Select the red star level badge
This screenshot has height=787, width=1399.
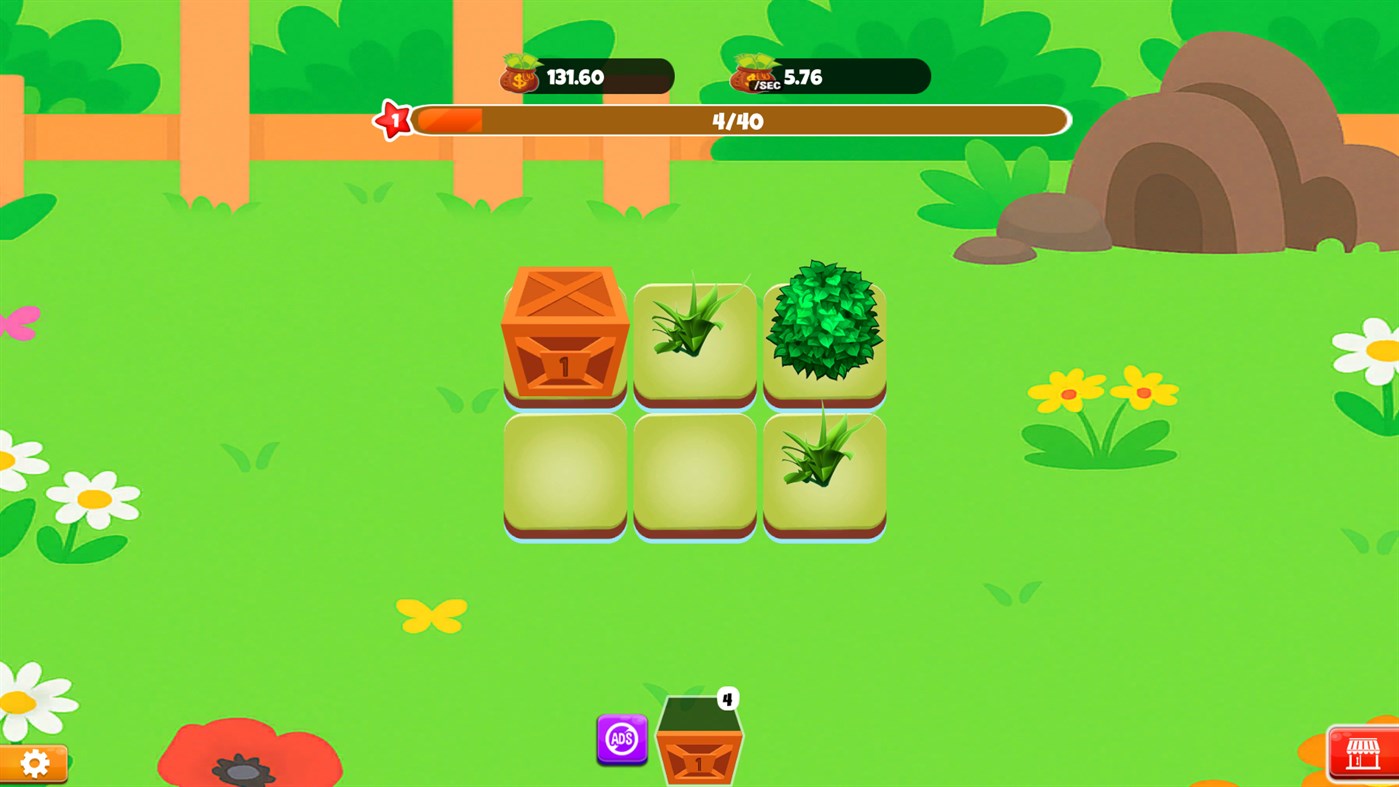click(392, 119)
